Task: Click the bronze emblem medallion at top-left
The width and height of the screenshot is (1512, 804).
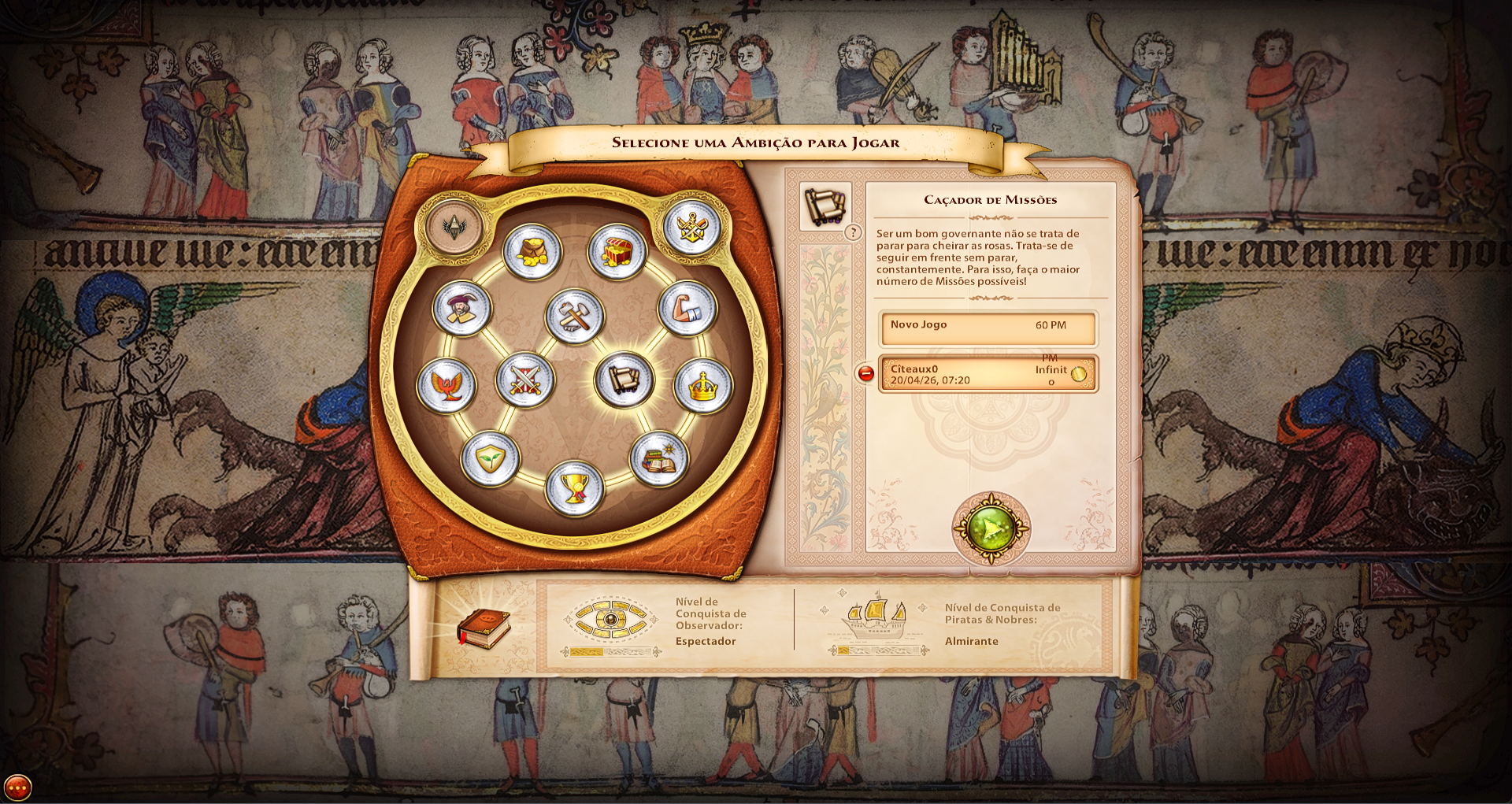Action: click(454, 227)
